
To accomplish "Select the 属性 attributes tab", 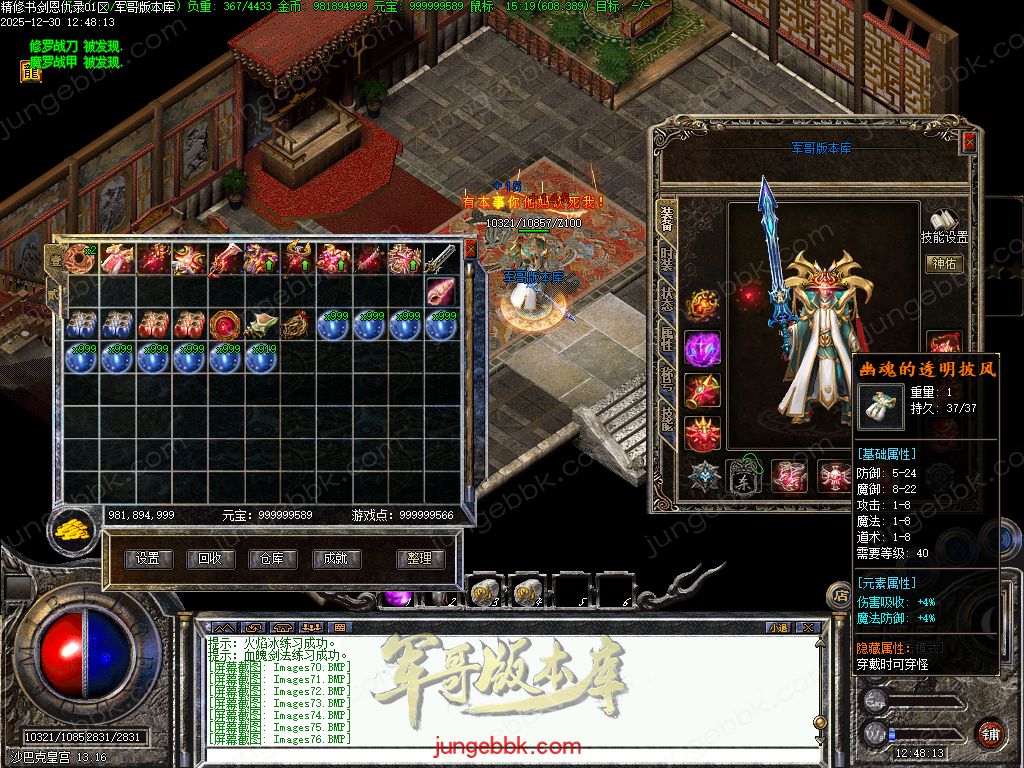I will (667, 342).
